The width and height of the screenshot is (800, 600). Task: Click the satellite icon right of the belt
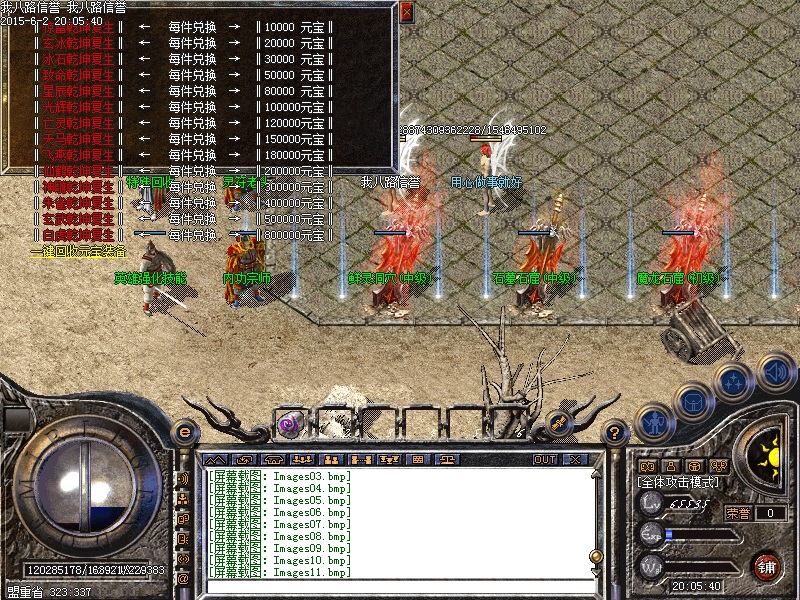(x=559, y=422)
